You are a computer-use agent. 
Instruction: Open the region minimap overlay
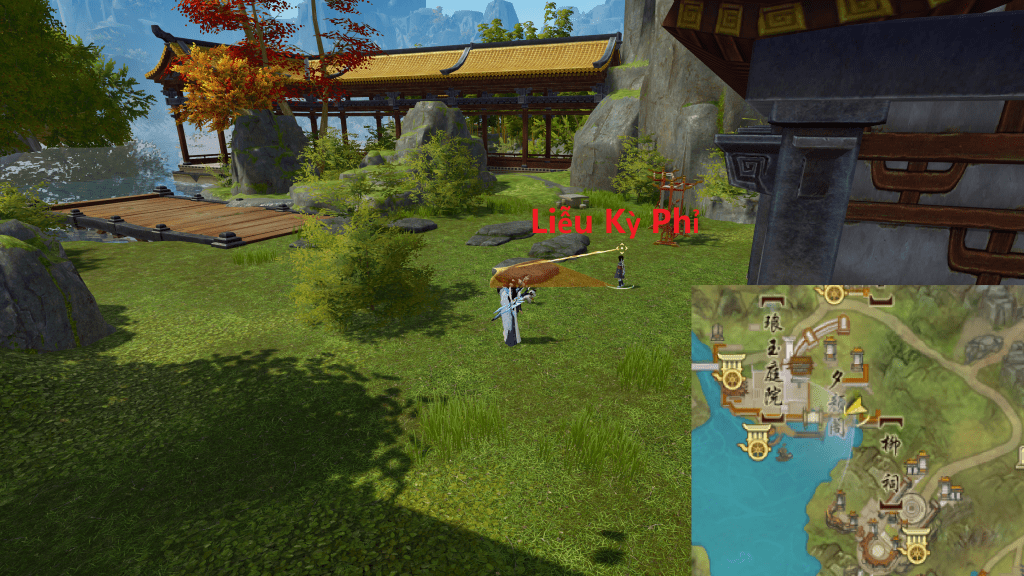click(x=857, y=430)
